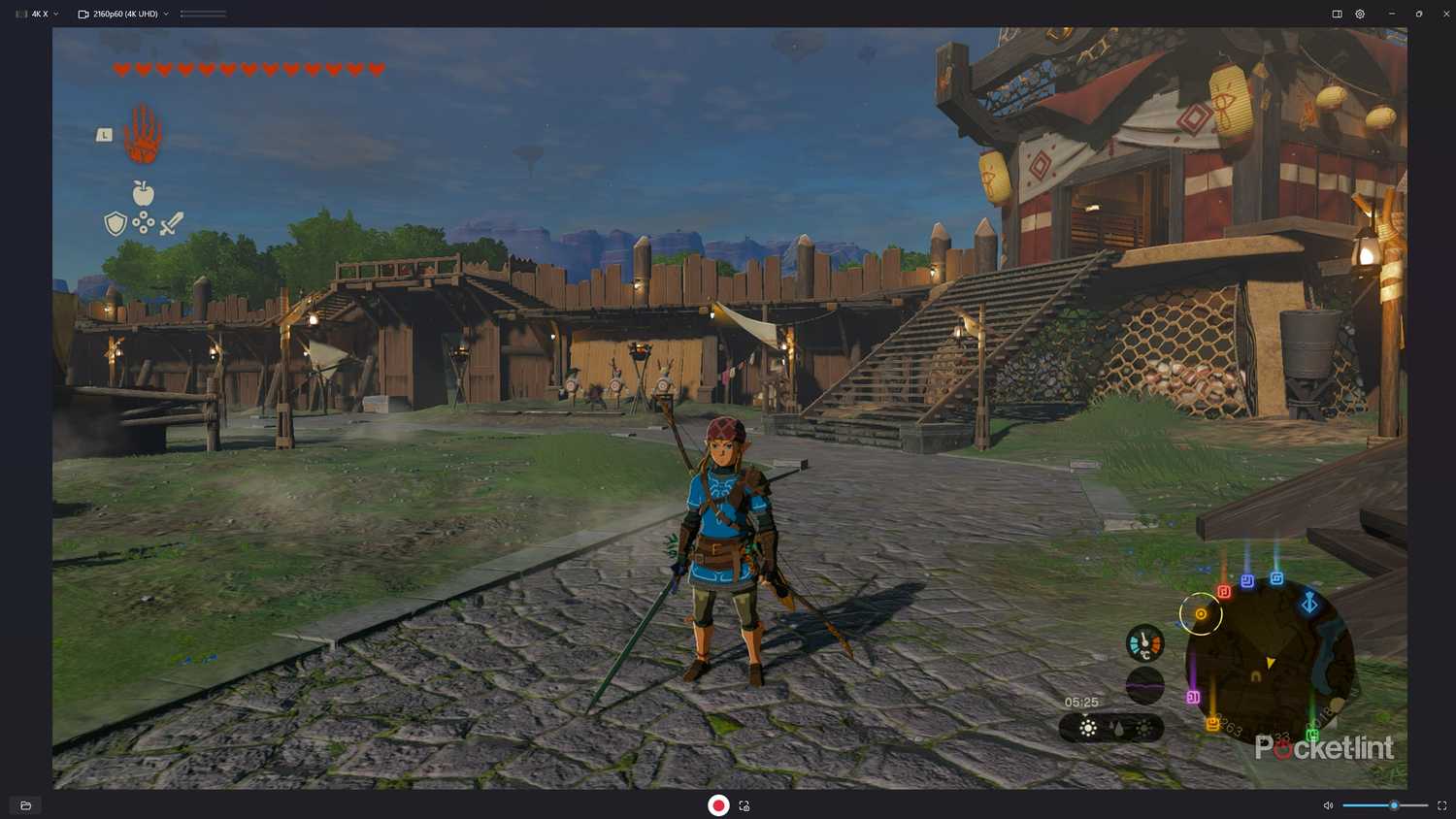
Task: Click the video source icon beside 2160p60 label
Action: point(82,14)
